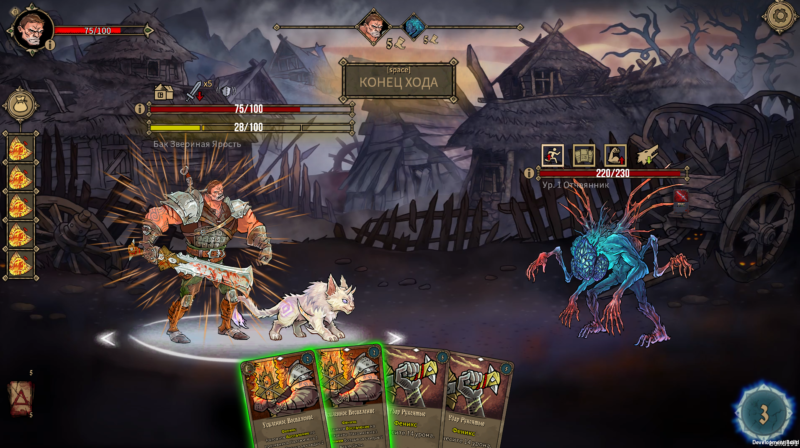Inspect the enemy's cards status icon
This screenshot has width=800, height=448.
click(x=584, y=154)
